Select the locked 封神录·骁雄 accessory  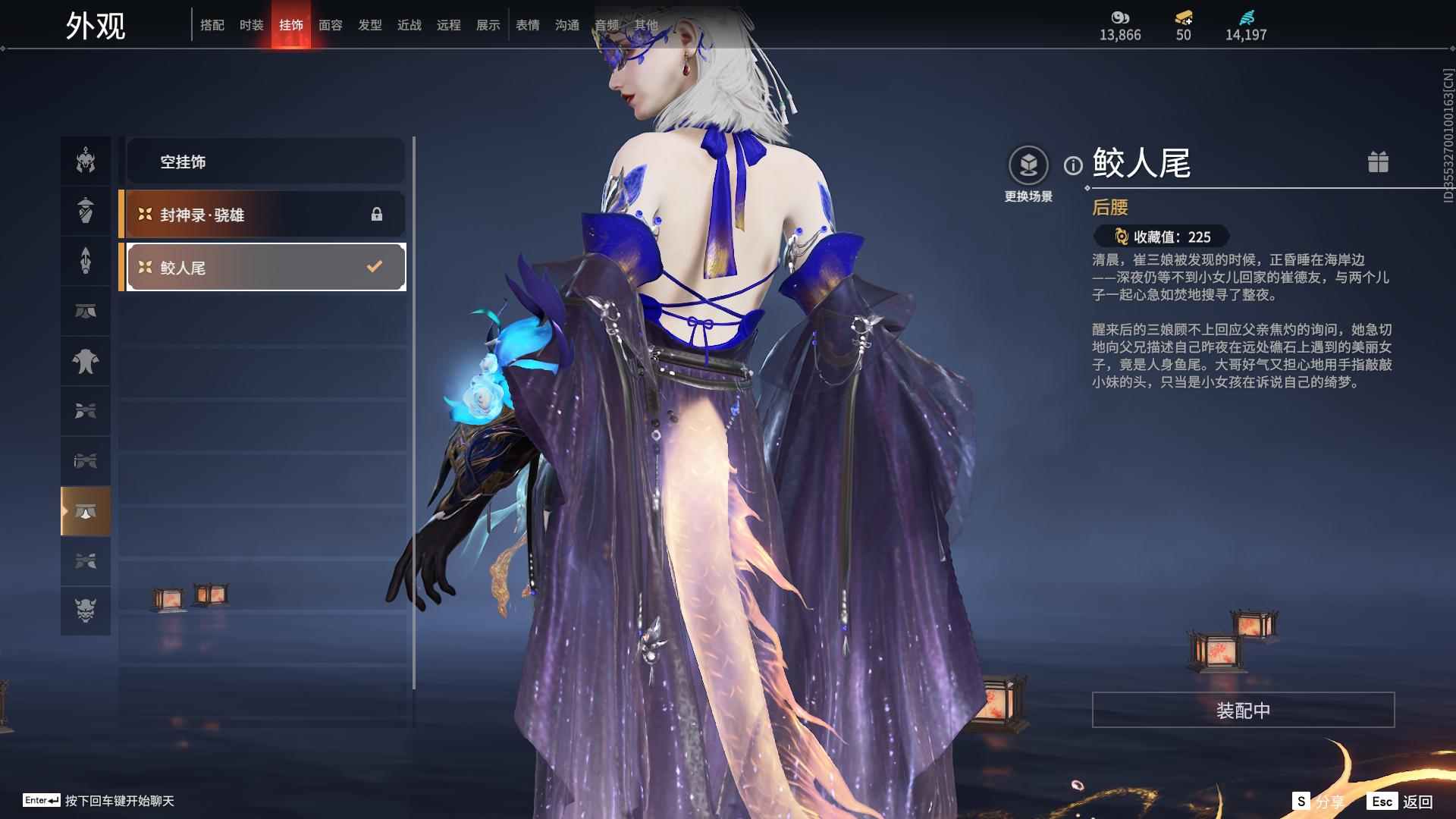(x=265, y=215)
